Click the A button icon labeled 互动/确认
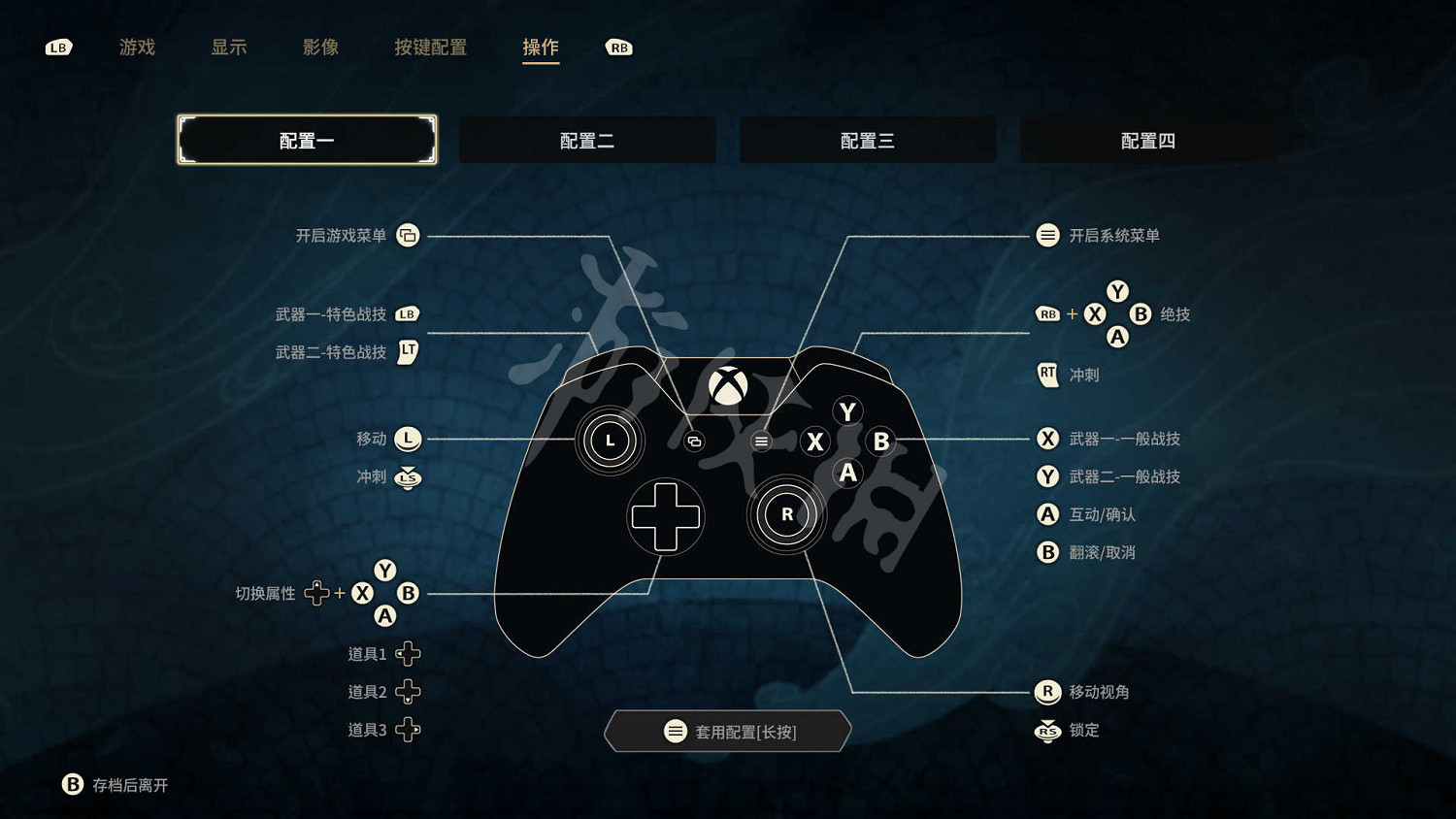Viewport: 1456px width, 819px height. pyautogui.click(x=1047, y=514)
